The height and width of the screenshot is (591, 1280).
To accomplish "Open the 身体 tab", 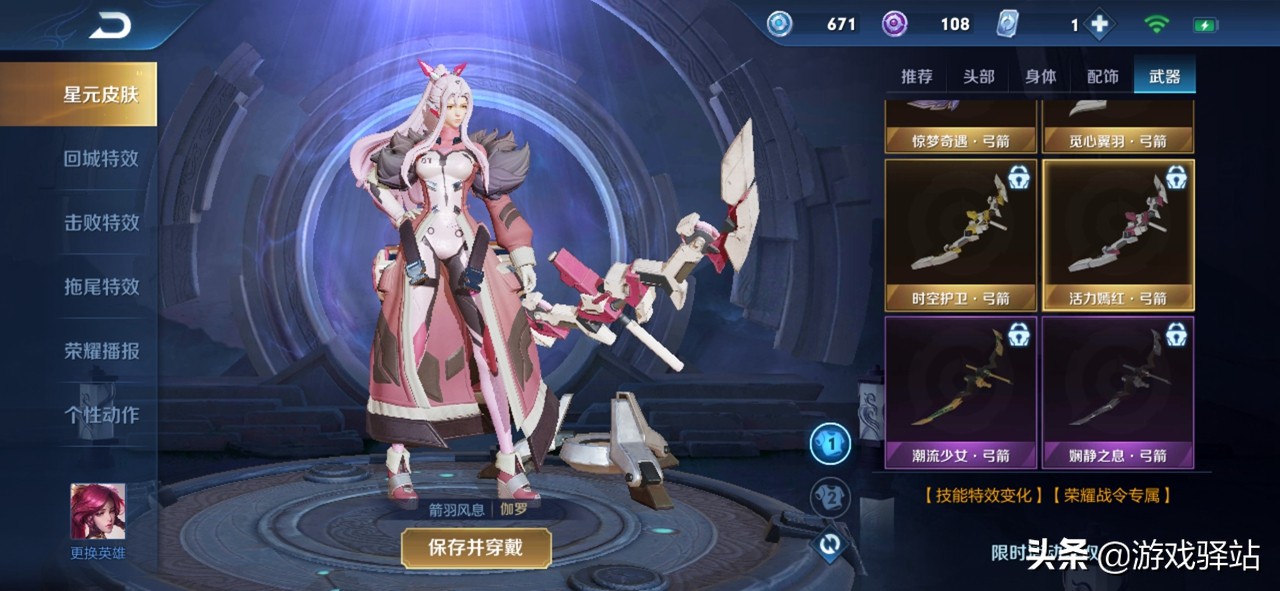I will [1041, 77].
